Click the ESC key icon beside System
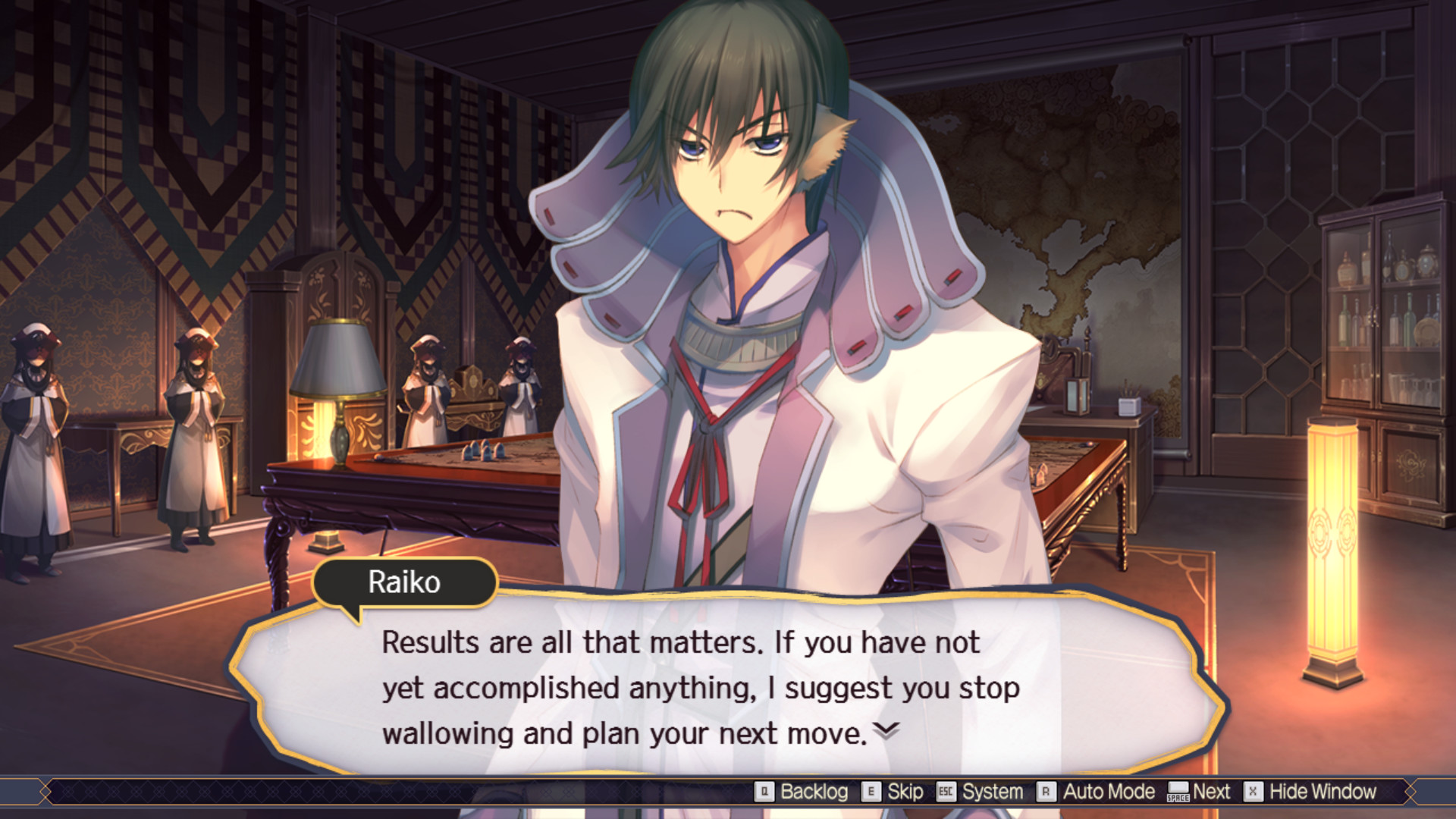 click(946, 791)
